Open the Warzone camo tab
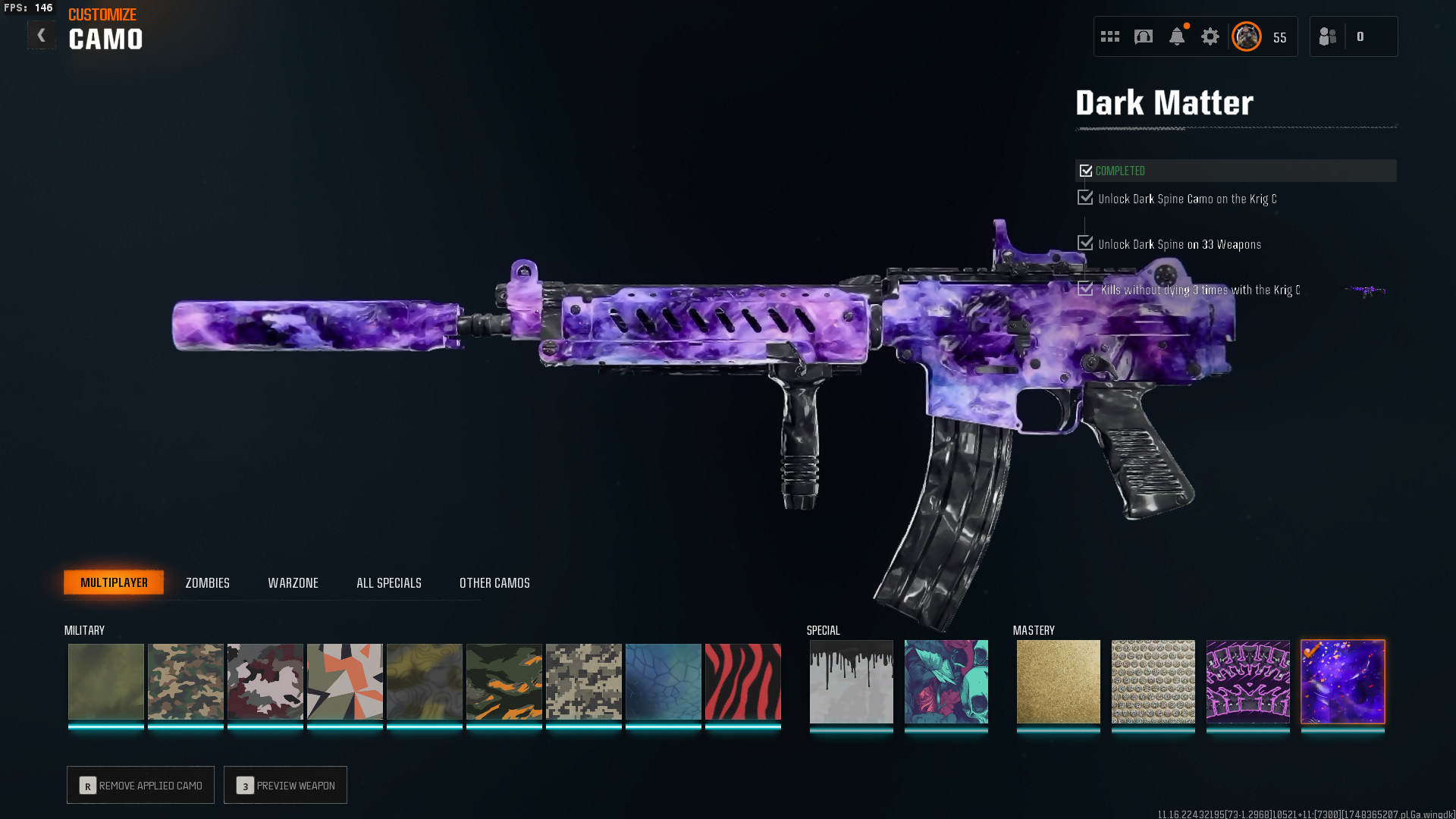The width and height of the screenshot is (1456, 819). [293, 583]
